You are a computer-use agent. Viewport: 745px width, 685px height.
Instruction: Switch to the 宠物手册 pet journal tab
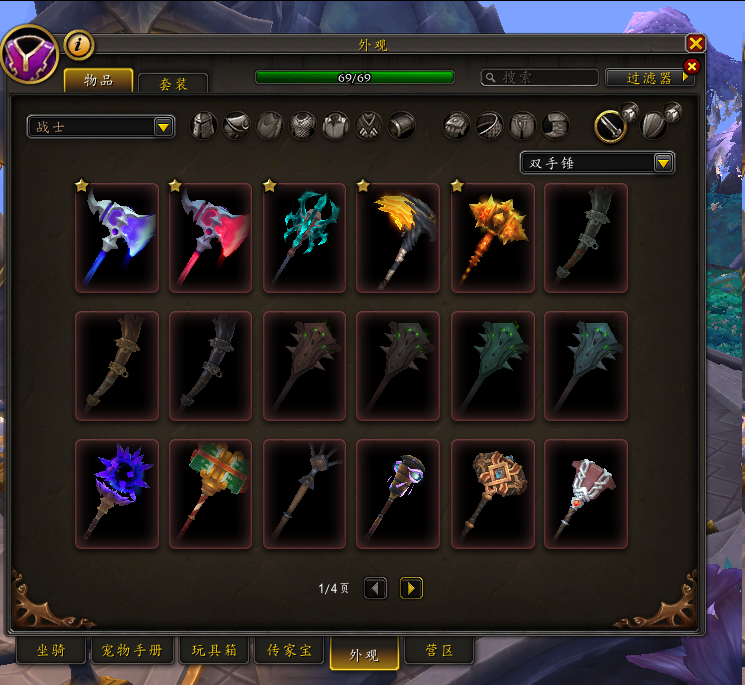coord(132,651)
